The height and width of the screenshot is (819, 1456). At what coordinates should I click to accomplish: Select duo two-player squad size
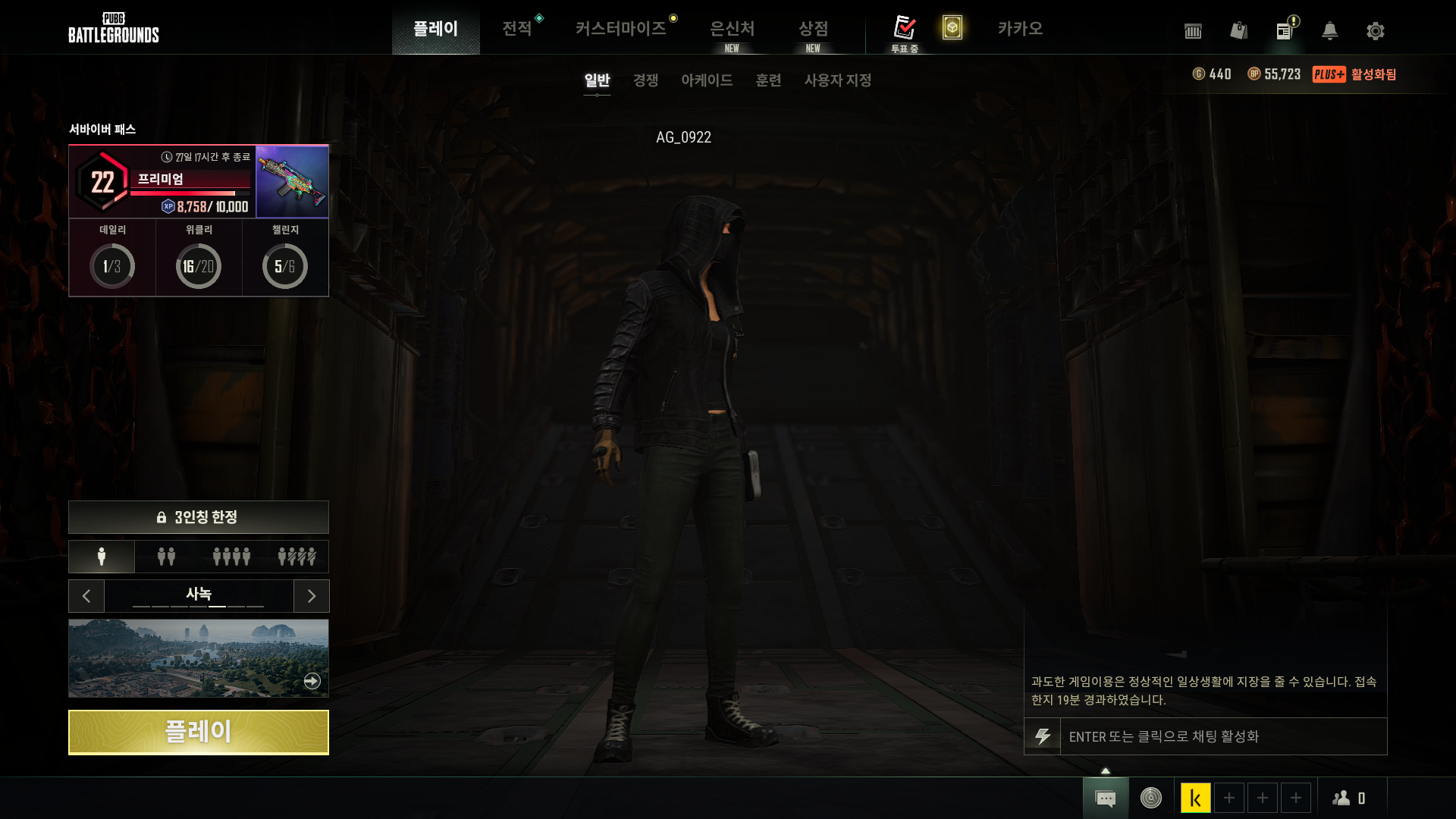pos(166,557)
